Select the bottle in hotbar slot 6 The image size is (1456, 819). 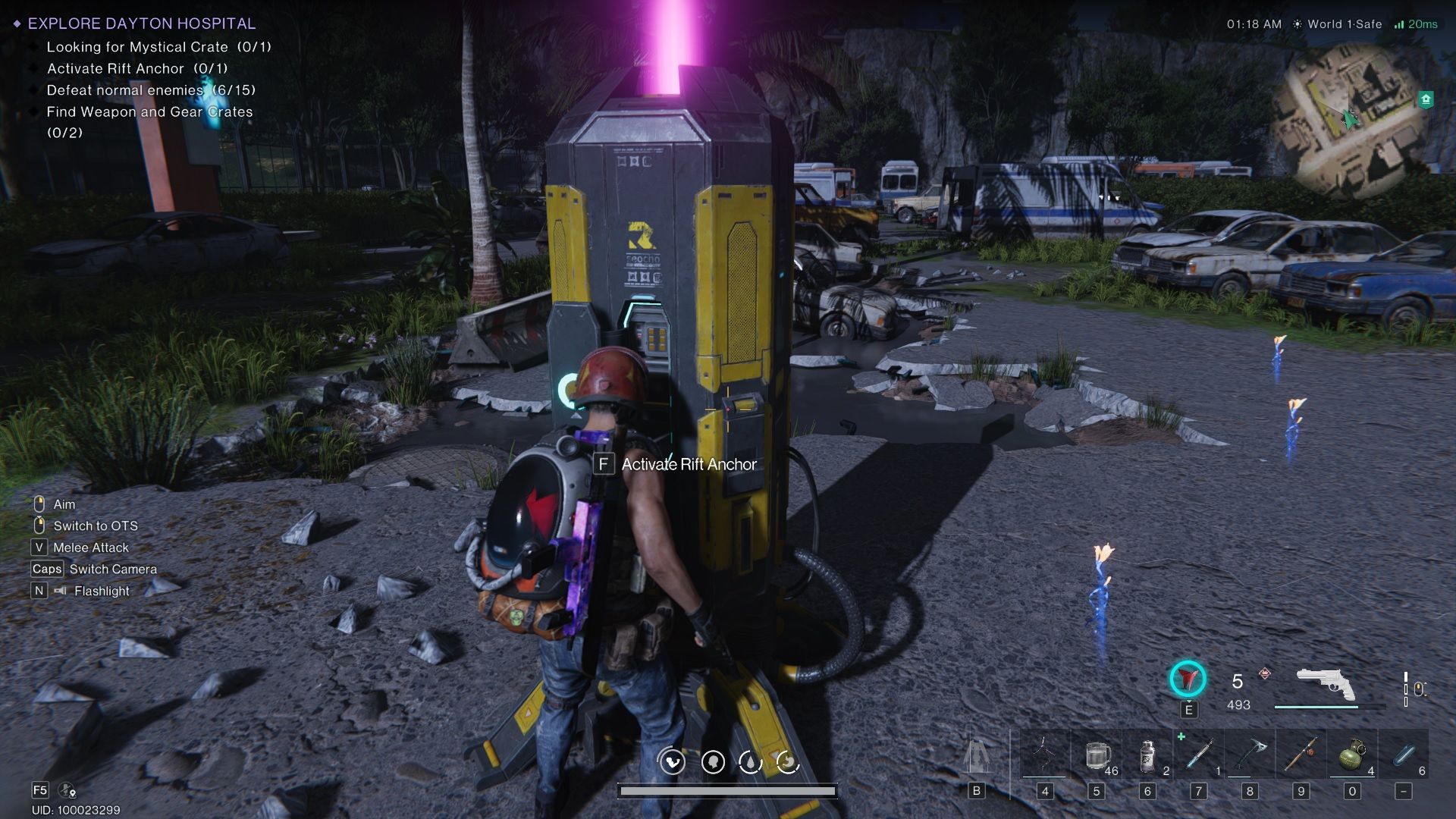click(1147, 755)
